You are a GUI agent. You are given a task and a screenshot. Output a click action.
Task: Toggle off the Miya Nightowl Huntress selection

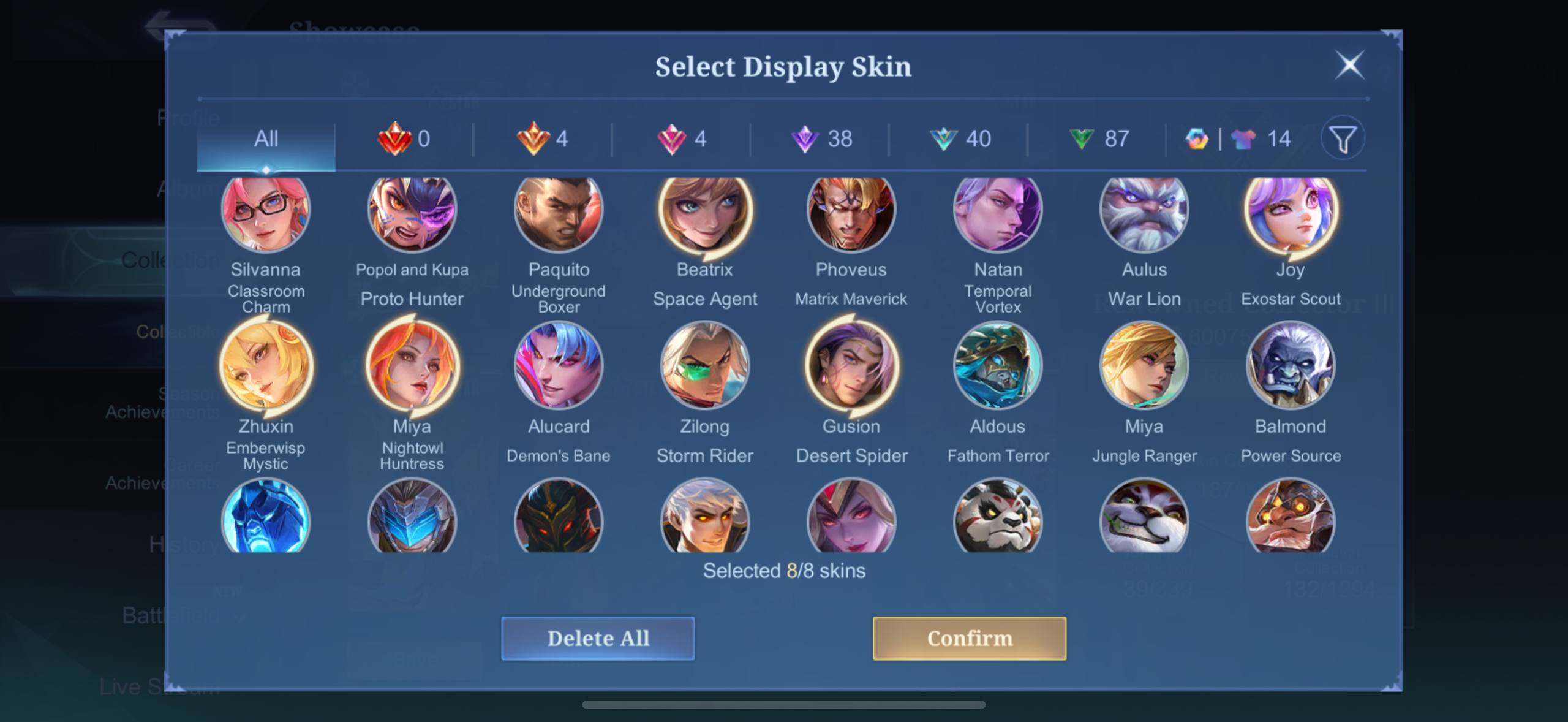[x=412, y=365]
